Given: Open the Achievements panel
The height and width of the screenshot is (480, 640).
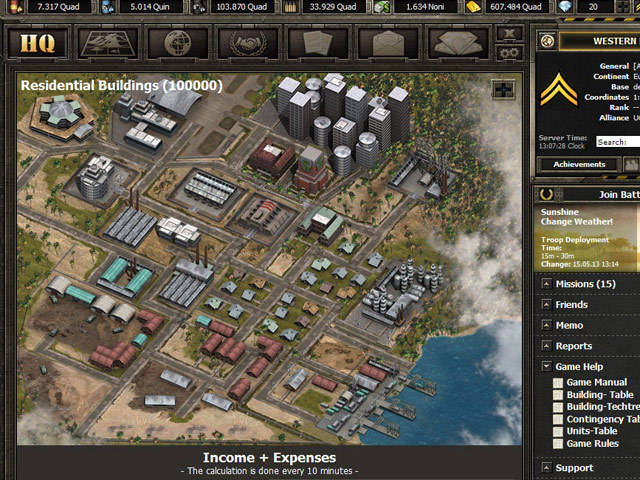Looking at the screenshot, I should [x=579, y=164].
